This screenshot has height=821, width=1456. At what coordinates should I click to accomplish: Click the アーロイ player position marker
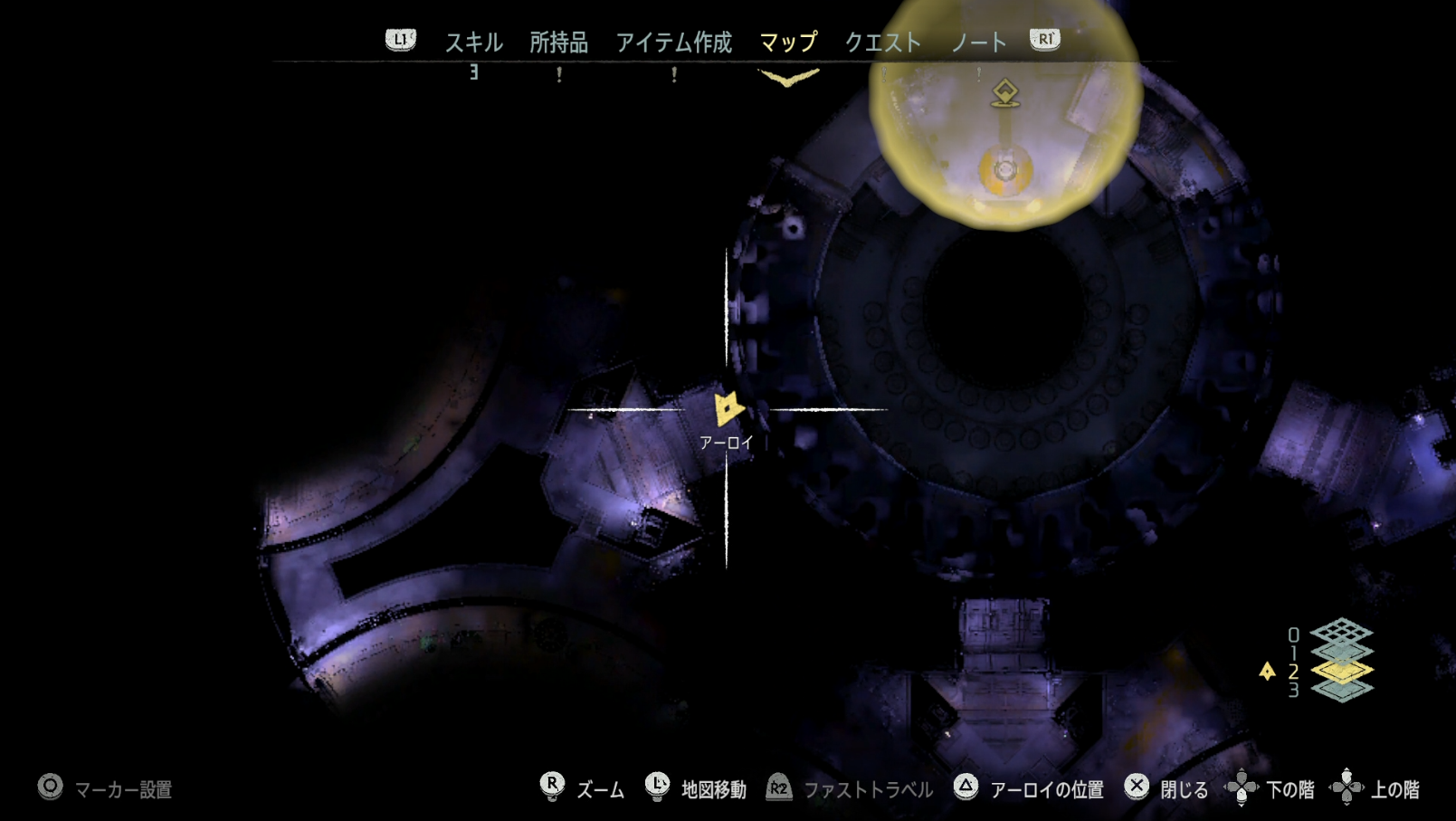click(727, 409)
